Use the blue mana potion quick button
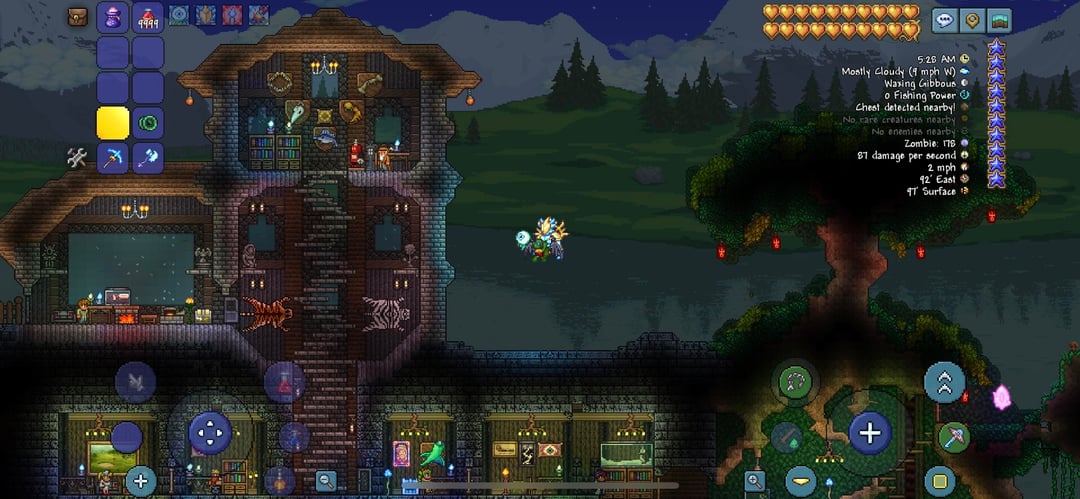Screen dimensions: 1080x499 point(294,437)
